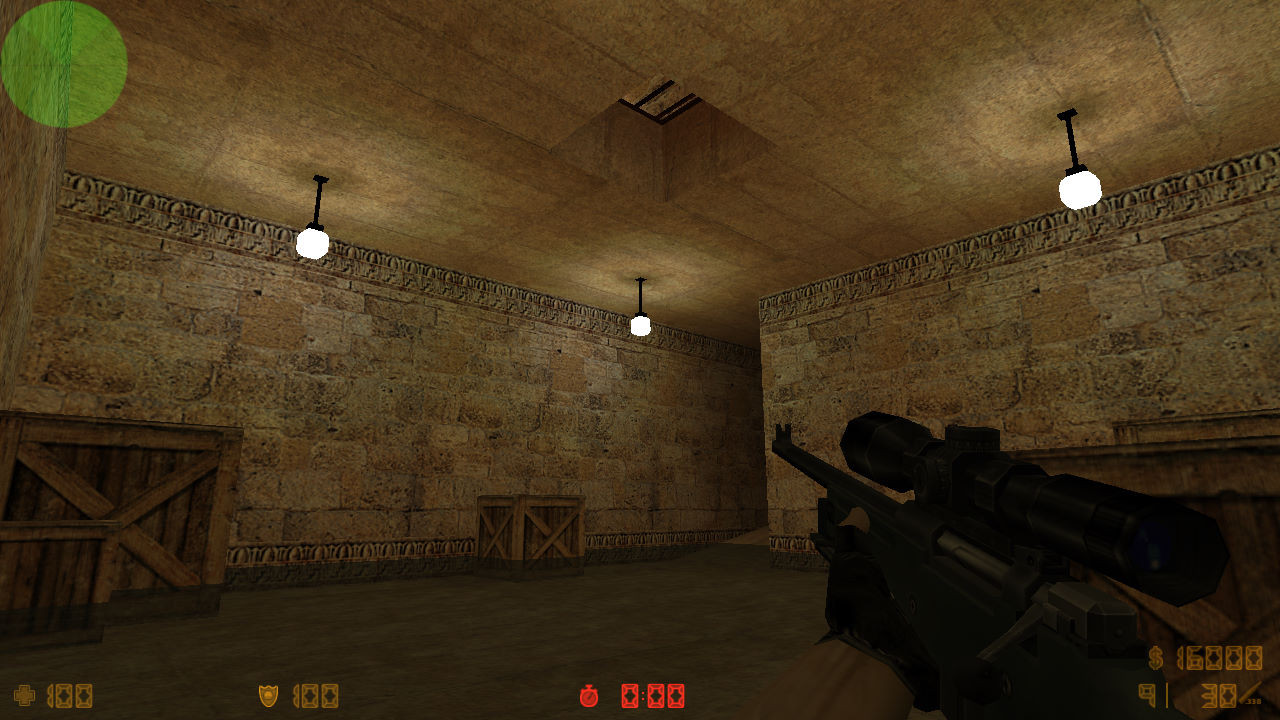Click the red round timer stopwatch icon

click(589, 698)
